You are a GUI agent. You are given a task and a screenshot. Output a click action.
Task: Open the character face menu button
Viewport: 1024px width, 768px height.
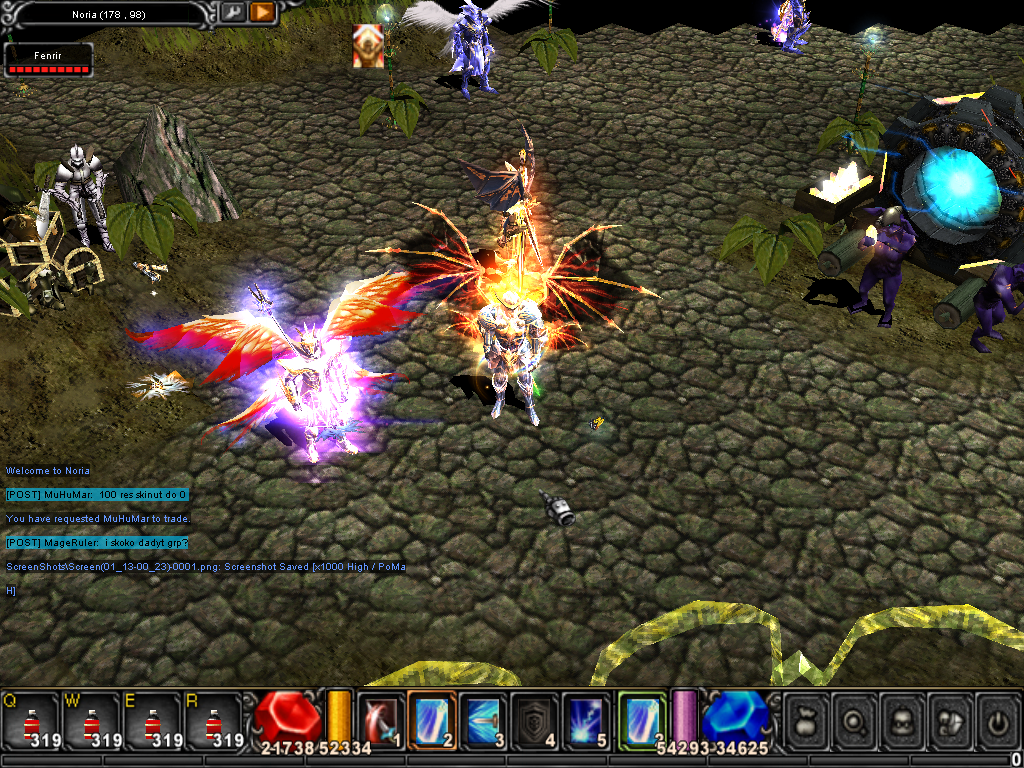(904, 721)
